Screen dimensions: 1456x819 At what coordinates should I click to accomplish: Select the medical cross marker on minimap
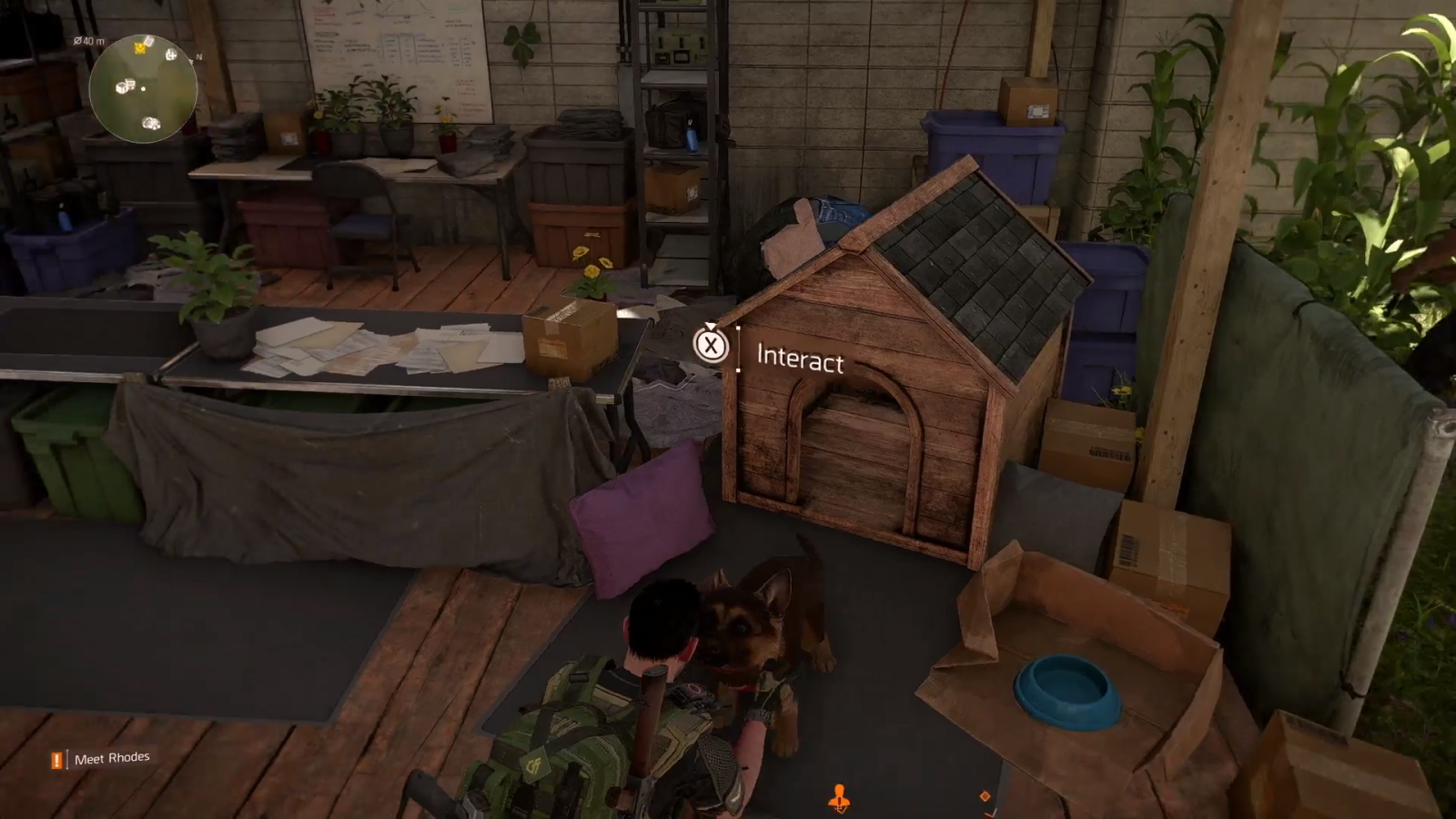tap(170, 55)
